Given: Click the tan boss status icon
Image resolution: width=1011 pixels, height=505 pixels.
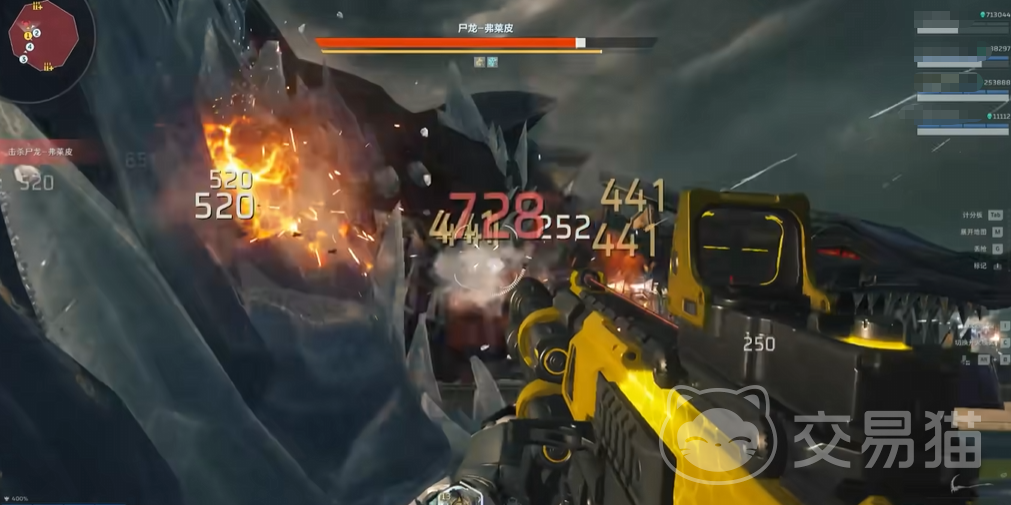Looking at the screenshot, I should [480, 62].
